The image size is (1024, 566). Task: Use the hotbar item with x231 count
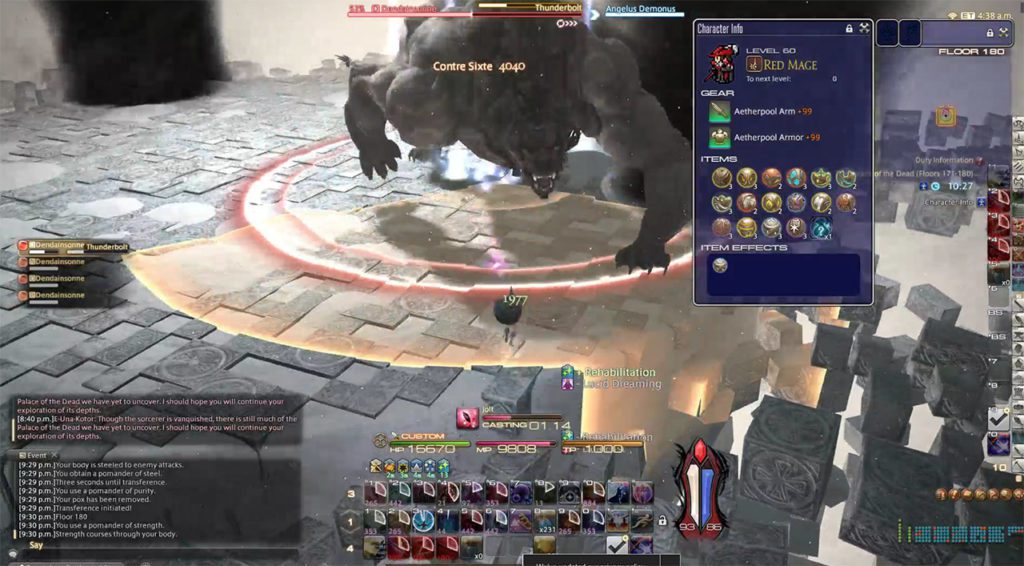pos(544,520)
